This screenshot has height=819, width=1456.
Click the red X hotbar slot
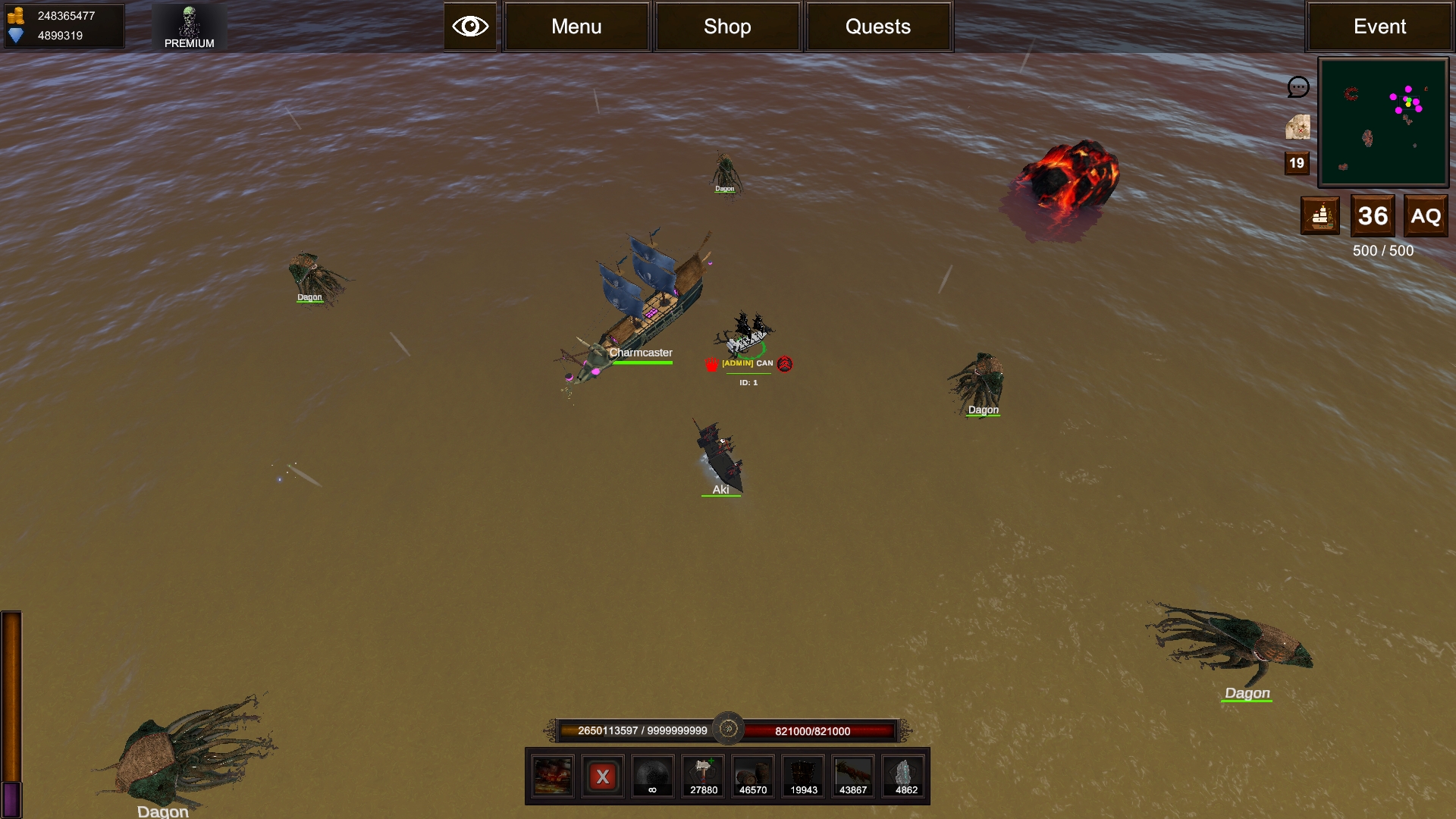tap(603, 777)
